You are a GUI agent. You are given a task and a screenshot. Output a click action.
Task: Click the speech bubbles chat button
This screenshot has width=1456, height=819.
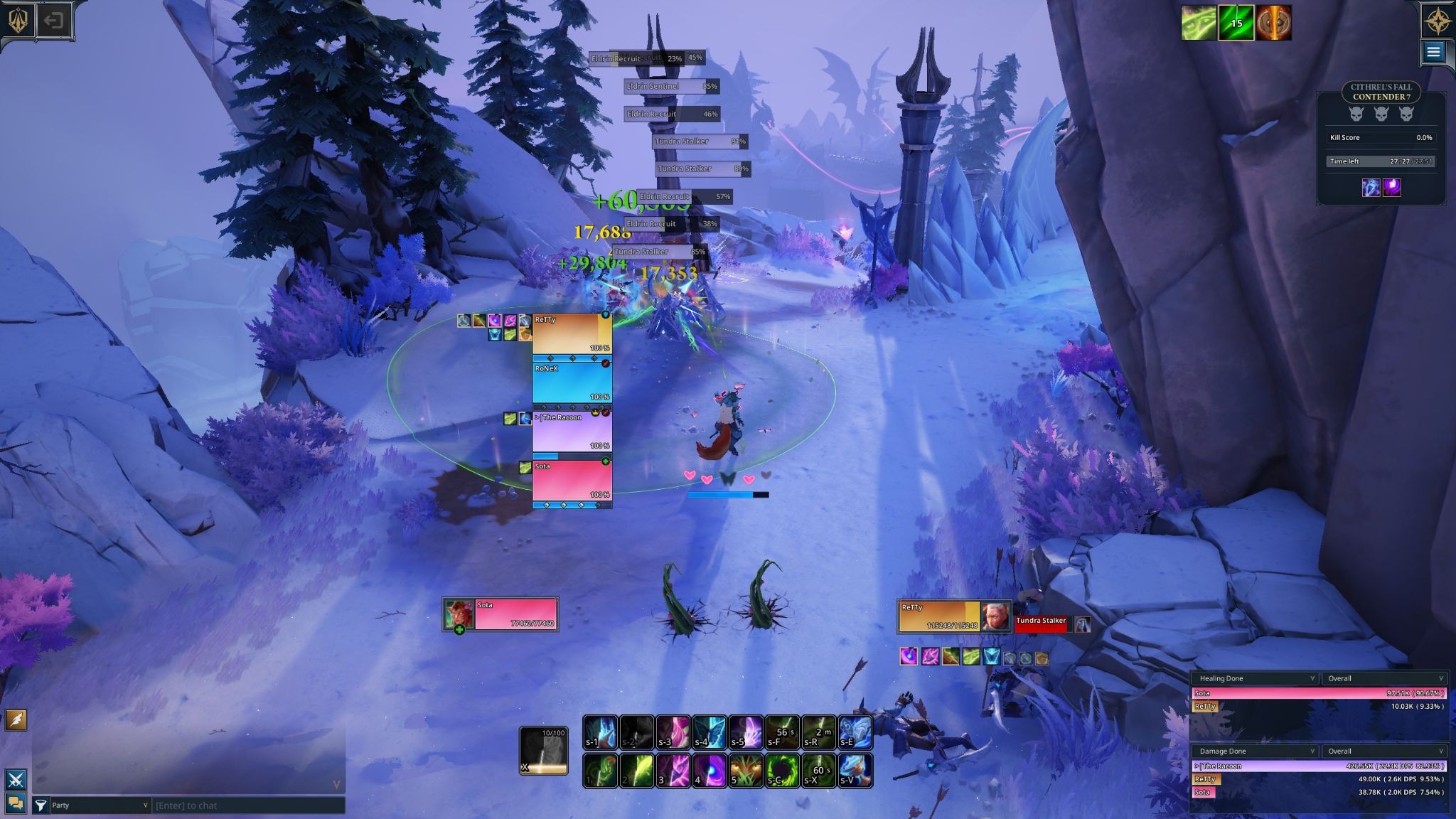16,803
